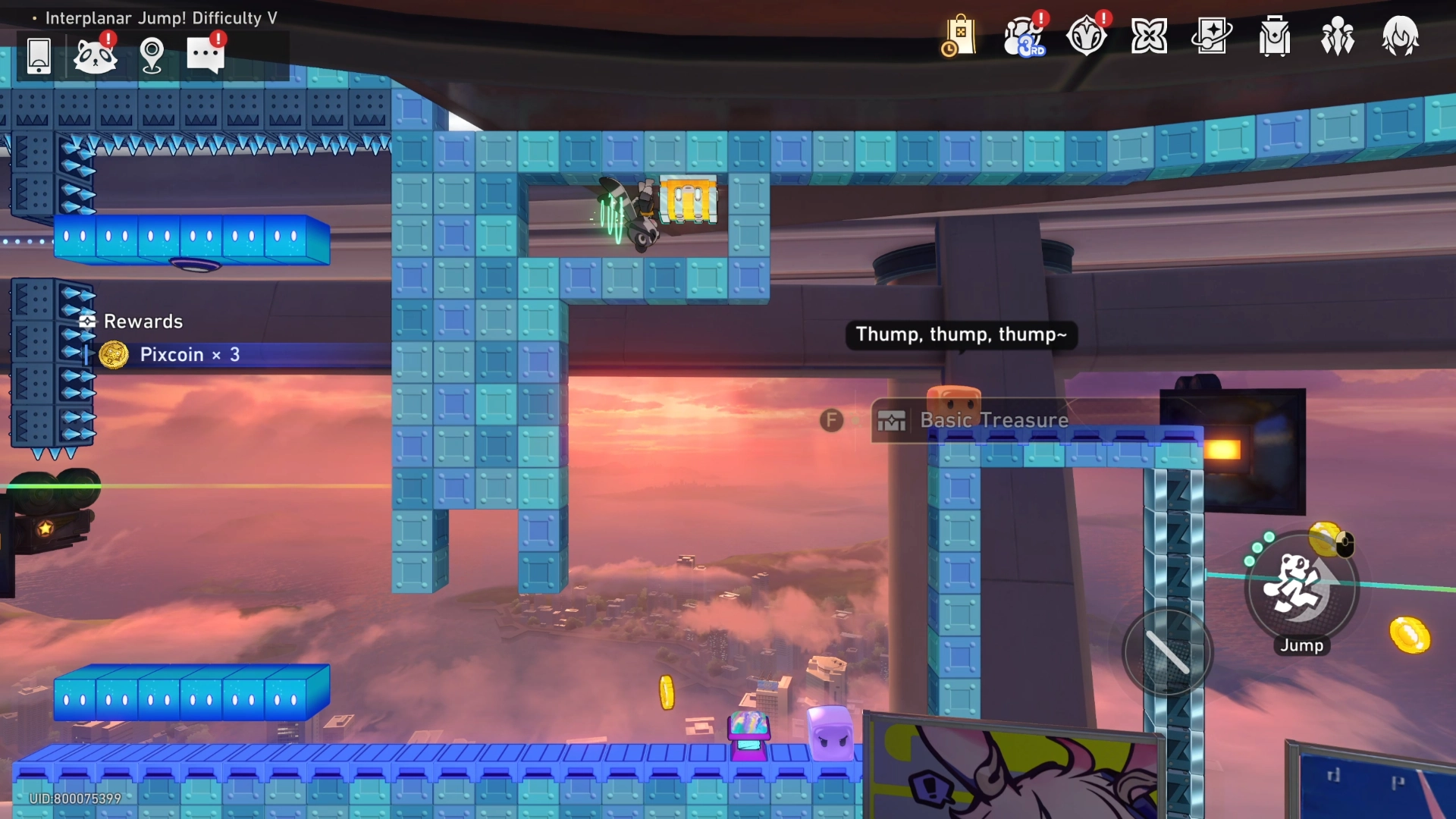Viewport: 1456px width, 819px height.
Task: Click the raccoon face icon
Action: click(x=95, y=55)
